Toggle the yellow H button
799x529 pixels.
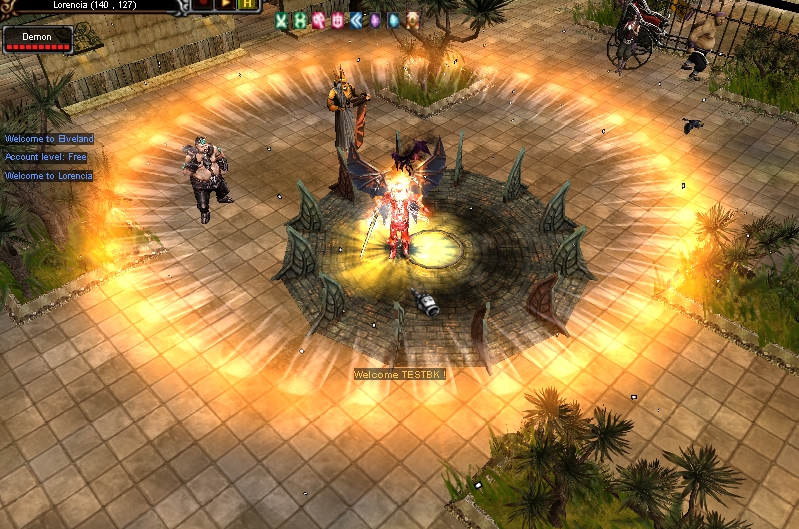247,5
